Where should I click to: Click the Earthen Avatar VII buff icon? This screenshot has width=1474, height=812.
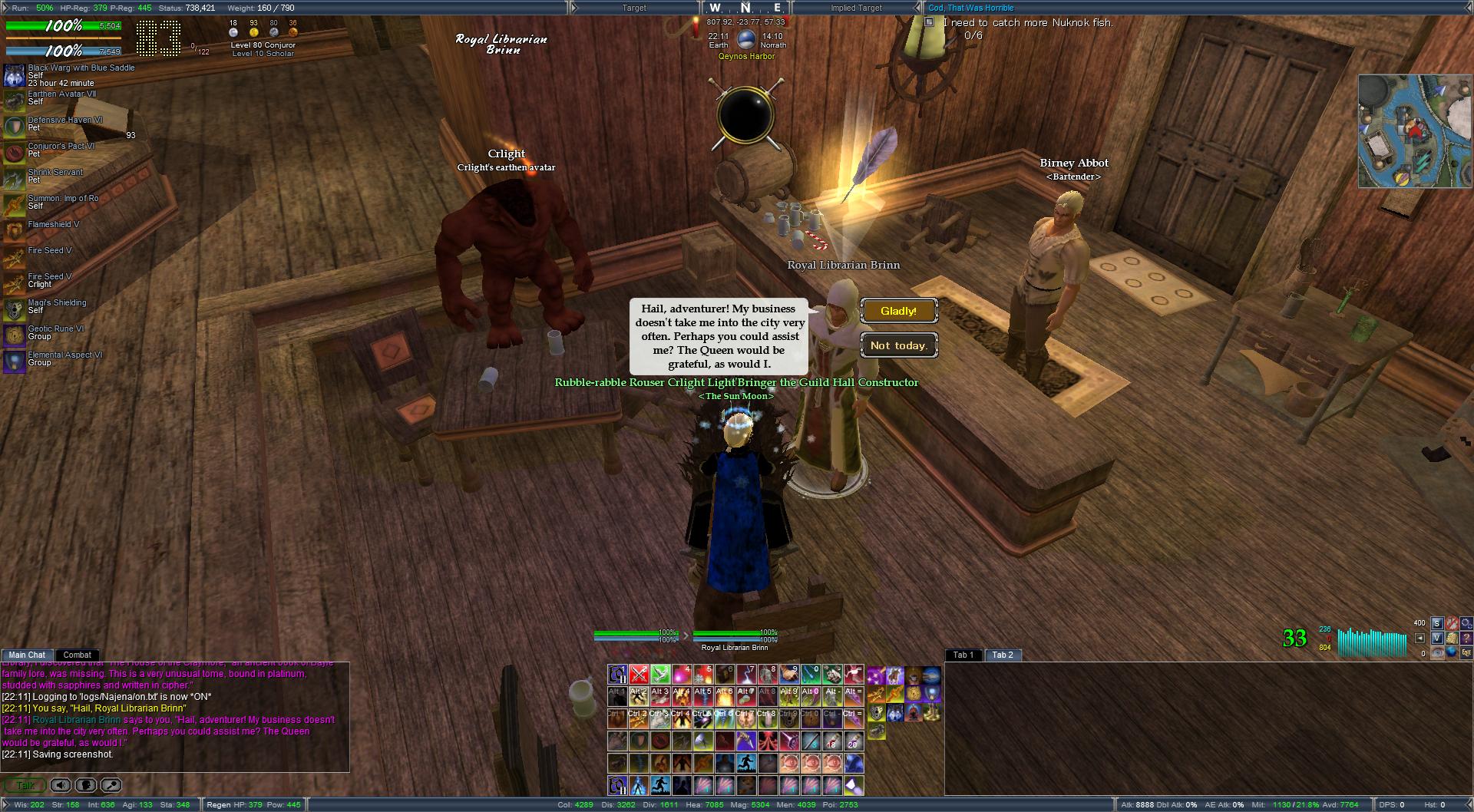(14, 100)
